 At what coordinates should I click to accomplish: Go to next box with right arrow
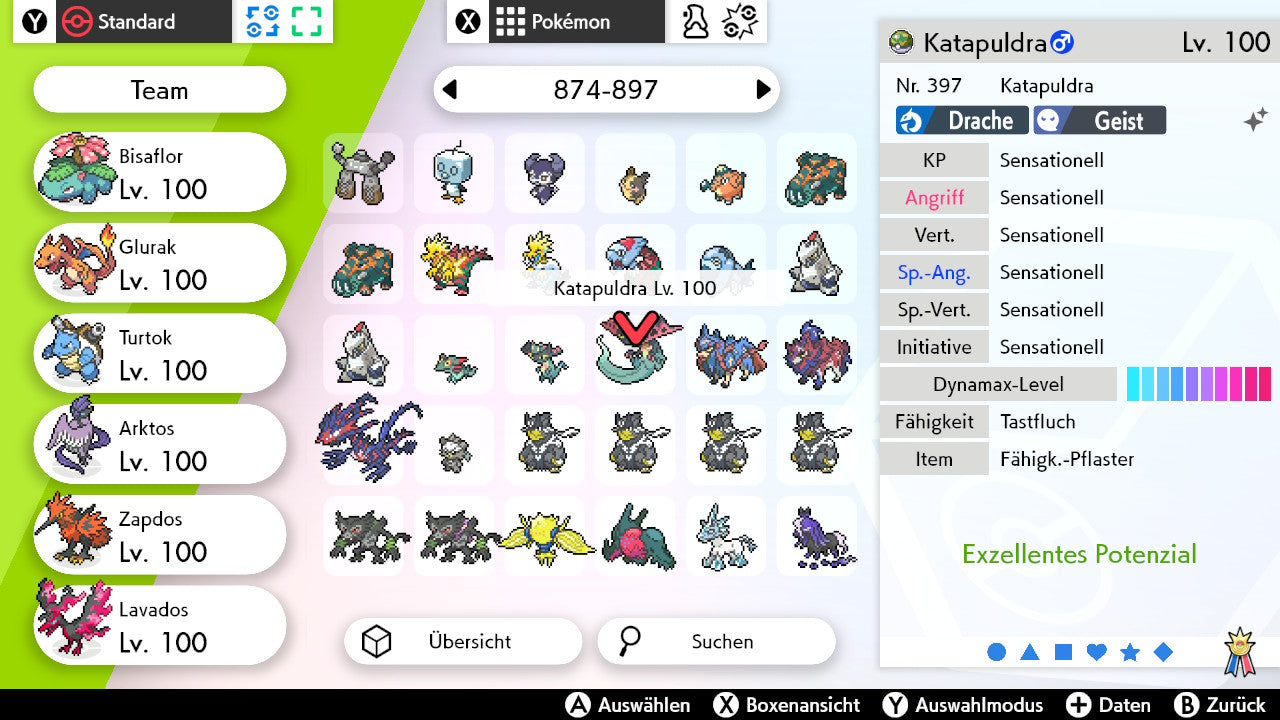point(762,89)
